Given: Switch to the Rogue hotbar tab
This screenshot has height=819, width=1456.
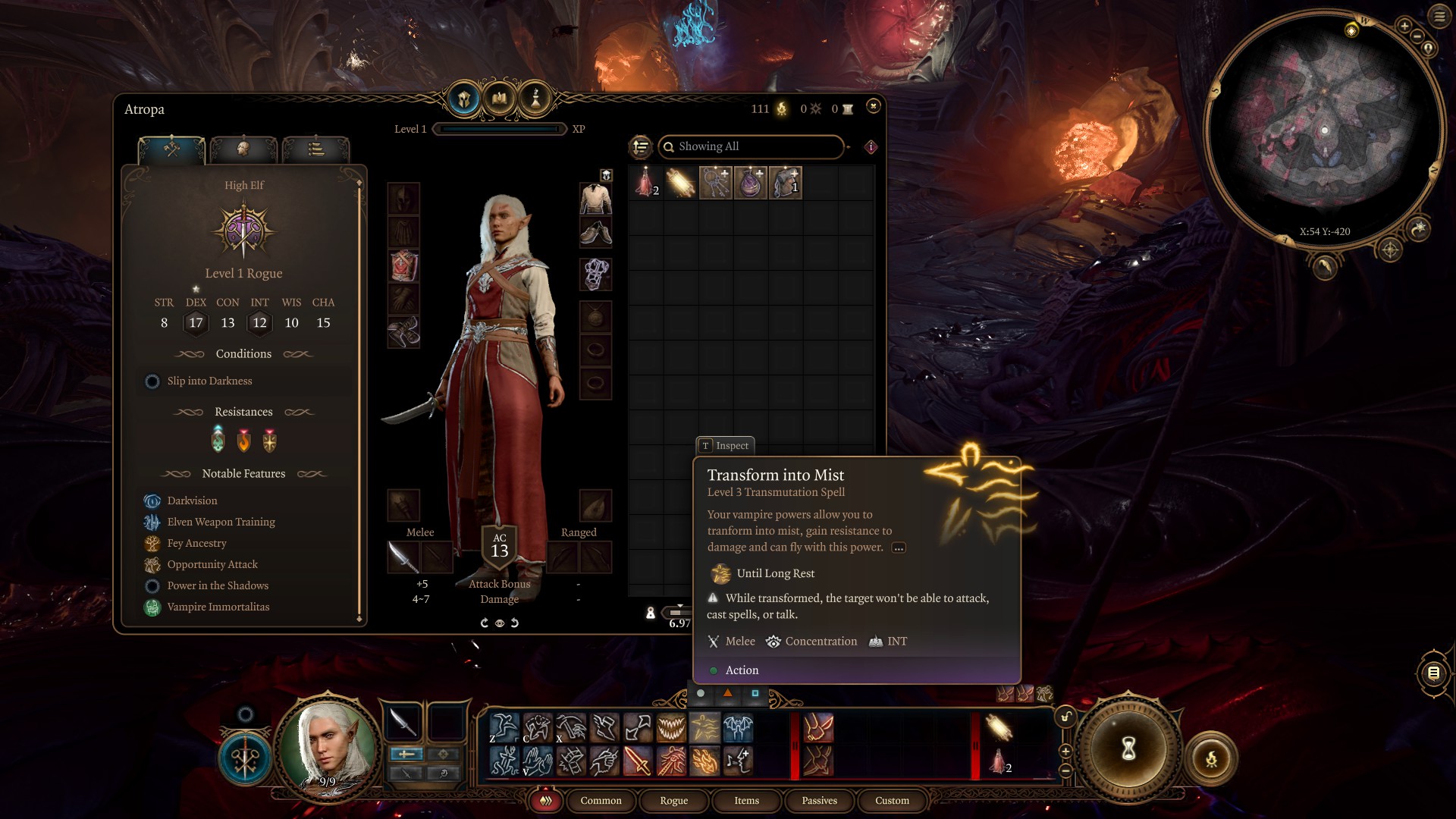Looking at the screenshot, I should point(673,800).
